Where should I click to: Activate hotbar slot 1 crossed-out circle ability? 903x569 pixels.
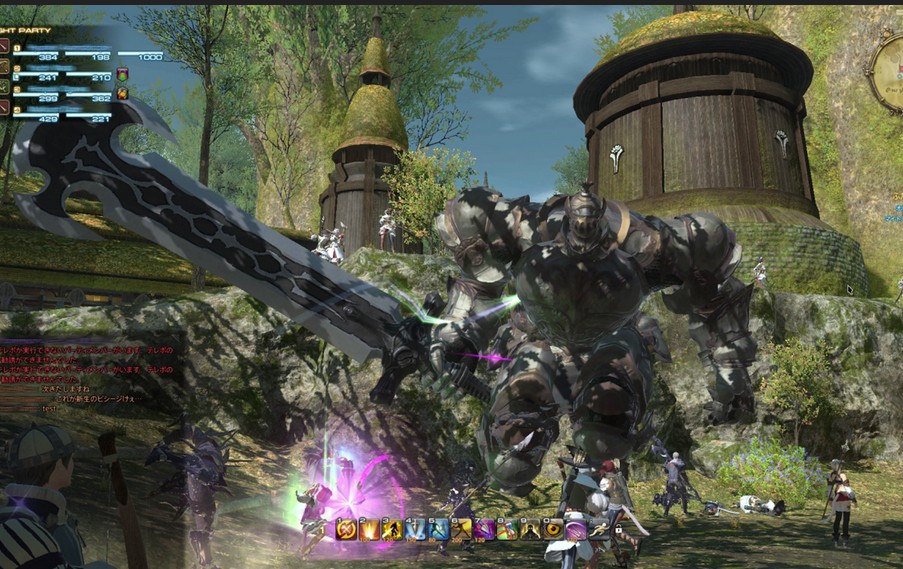point(346,529)
